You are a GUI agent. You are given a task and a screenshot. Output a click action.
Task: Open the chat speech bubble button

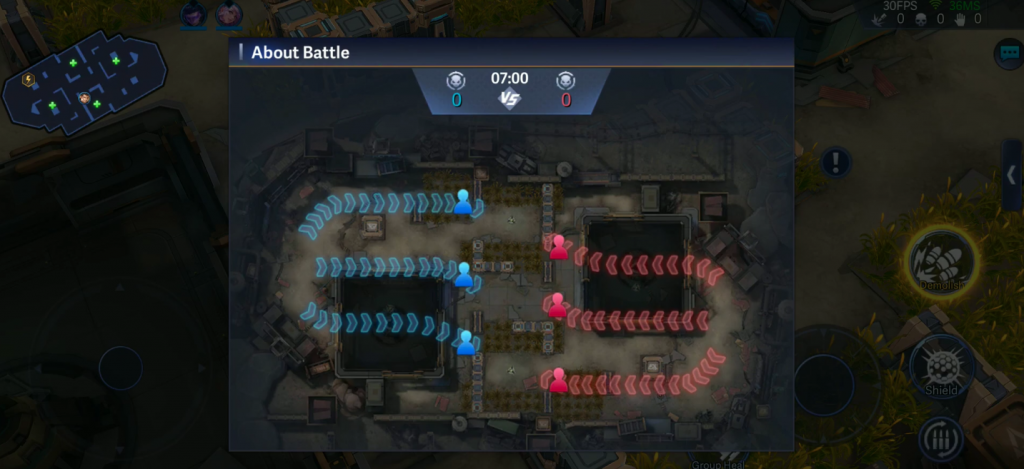(1008, 53)
